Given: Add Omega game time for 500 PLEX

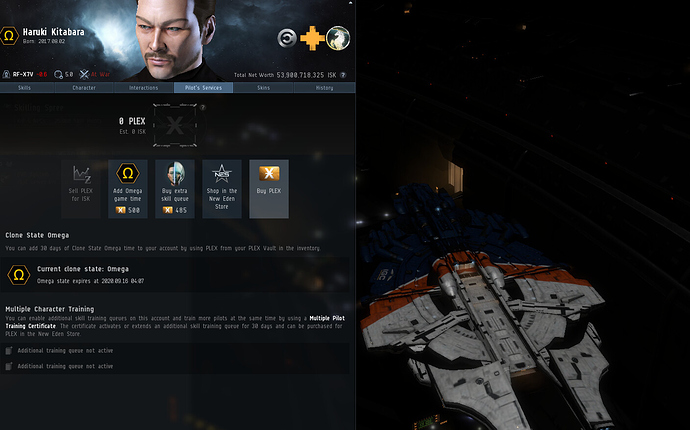Looking at the screenshot, I should tap(128, 188).
